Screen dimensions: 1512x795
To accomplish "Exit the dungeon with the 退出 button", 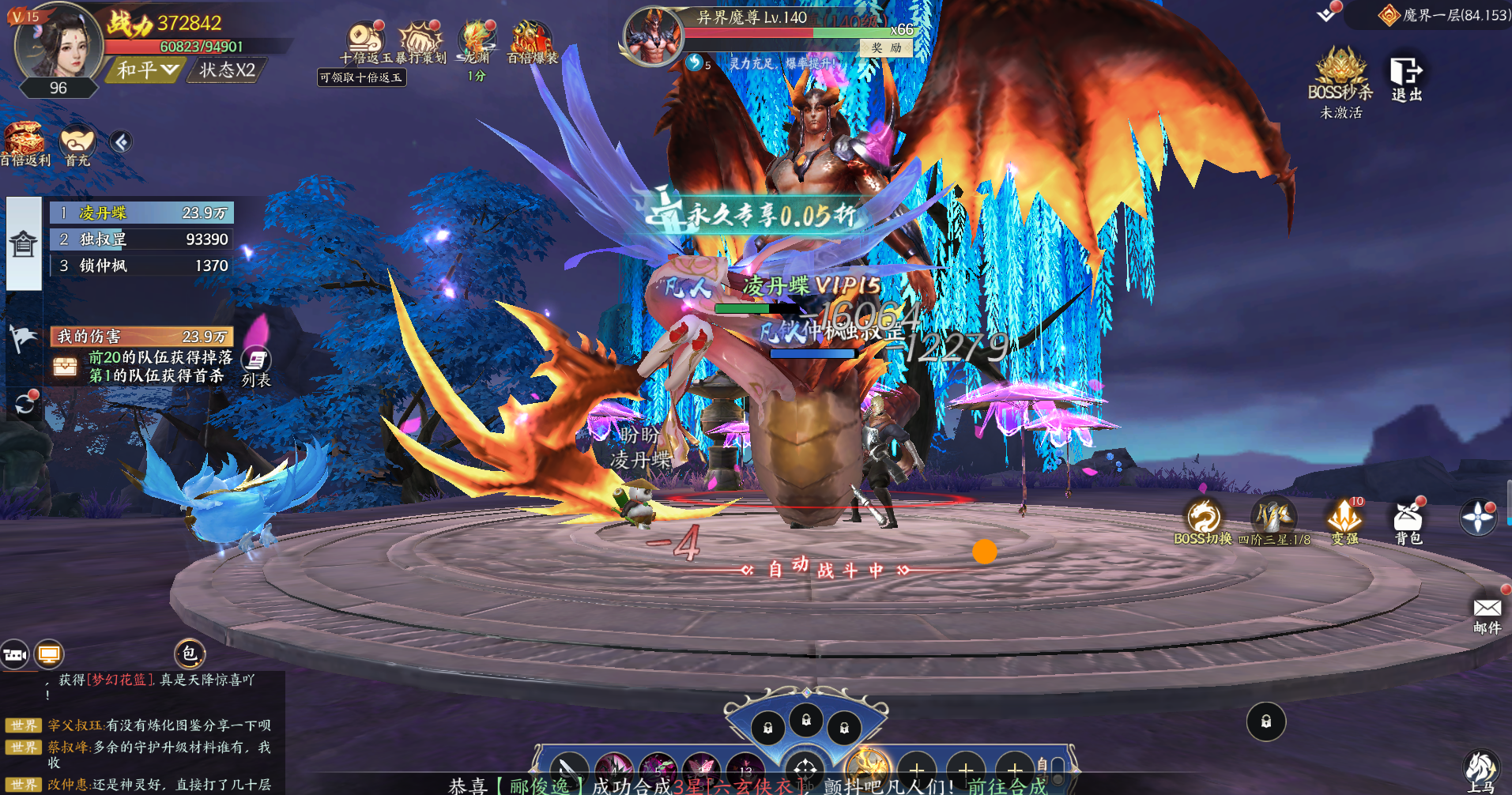I will (1406, 77).
